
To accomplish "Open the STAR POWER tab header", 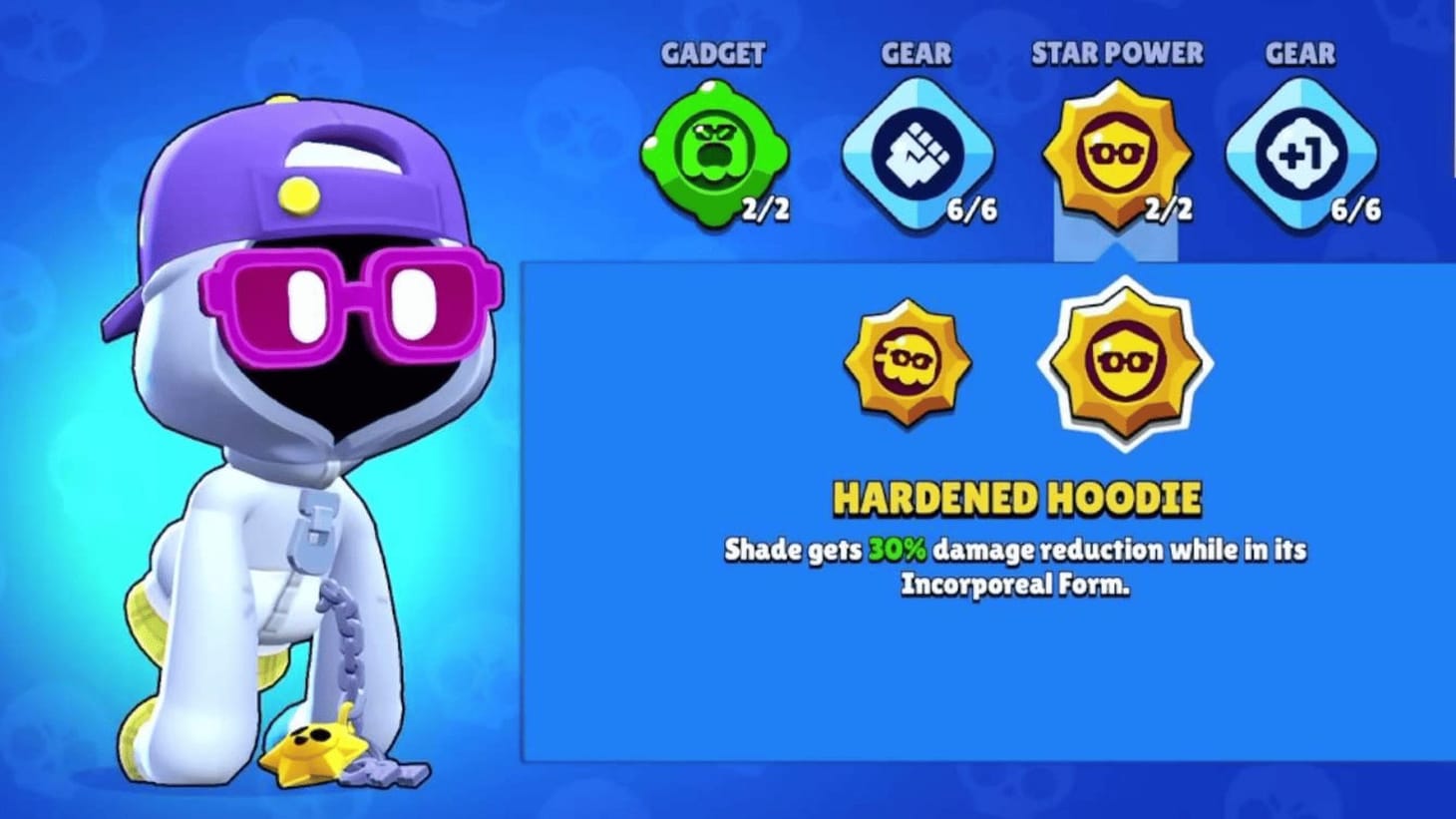I will [1117, 55].
